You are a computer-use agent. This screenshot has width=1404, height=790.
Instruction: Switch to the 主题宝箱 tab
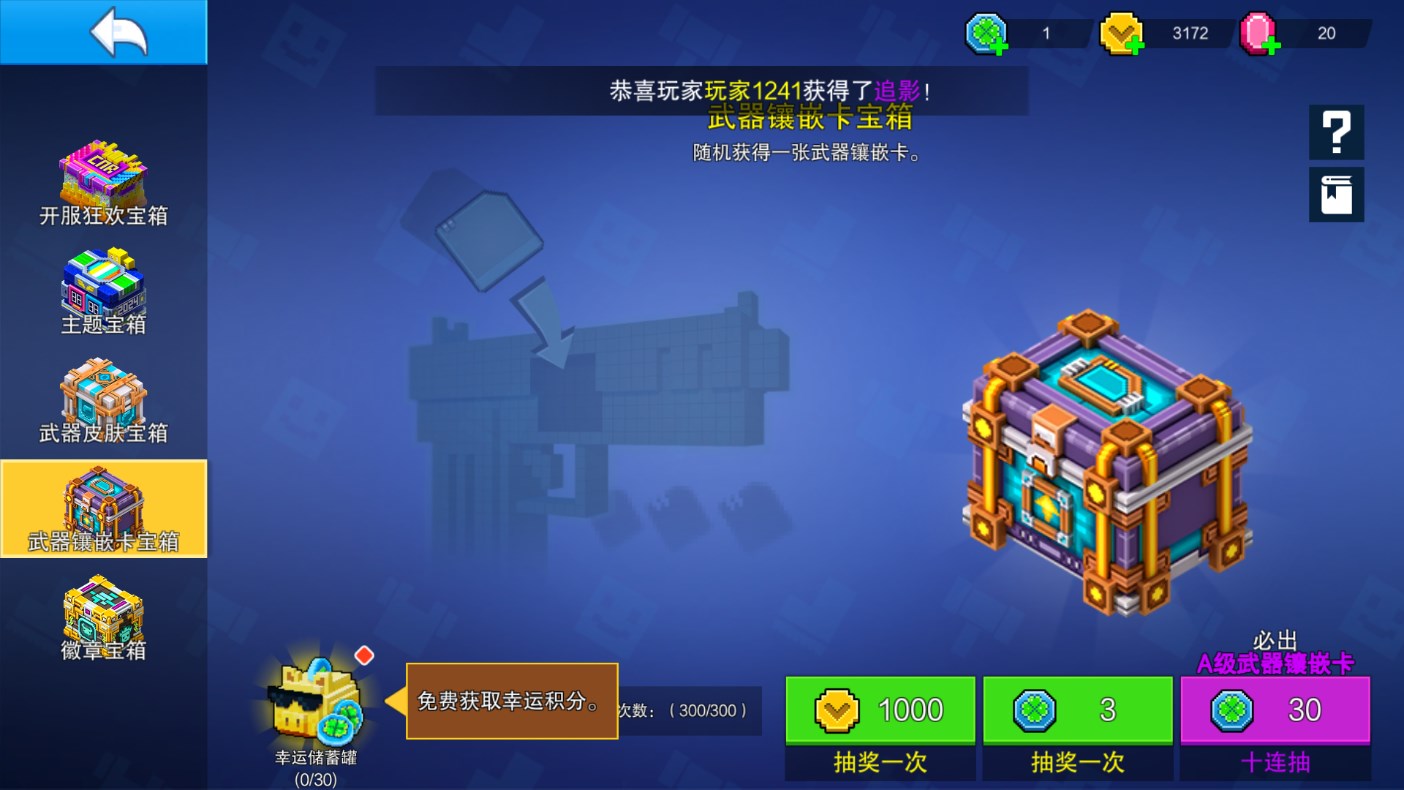[103, 288]
